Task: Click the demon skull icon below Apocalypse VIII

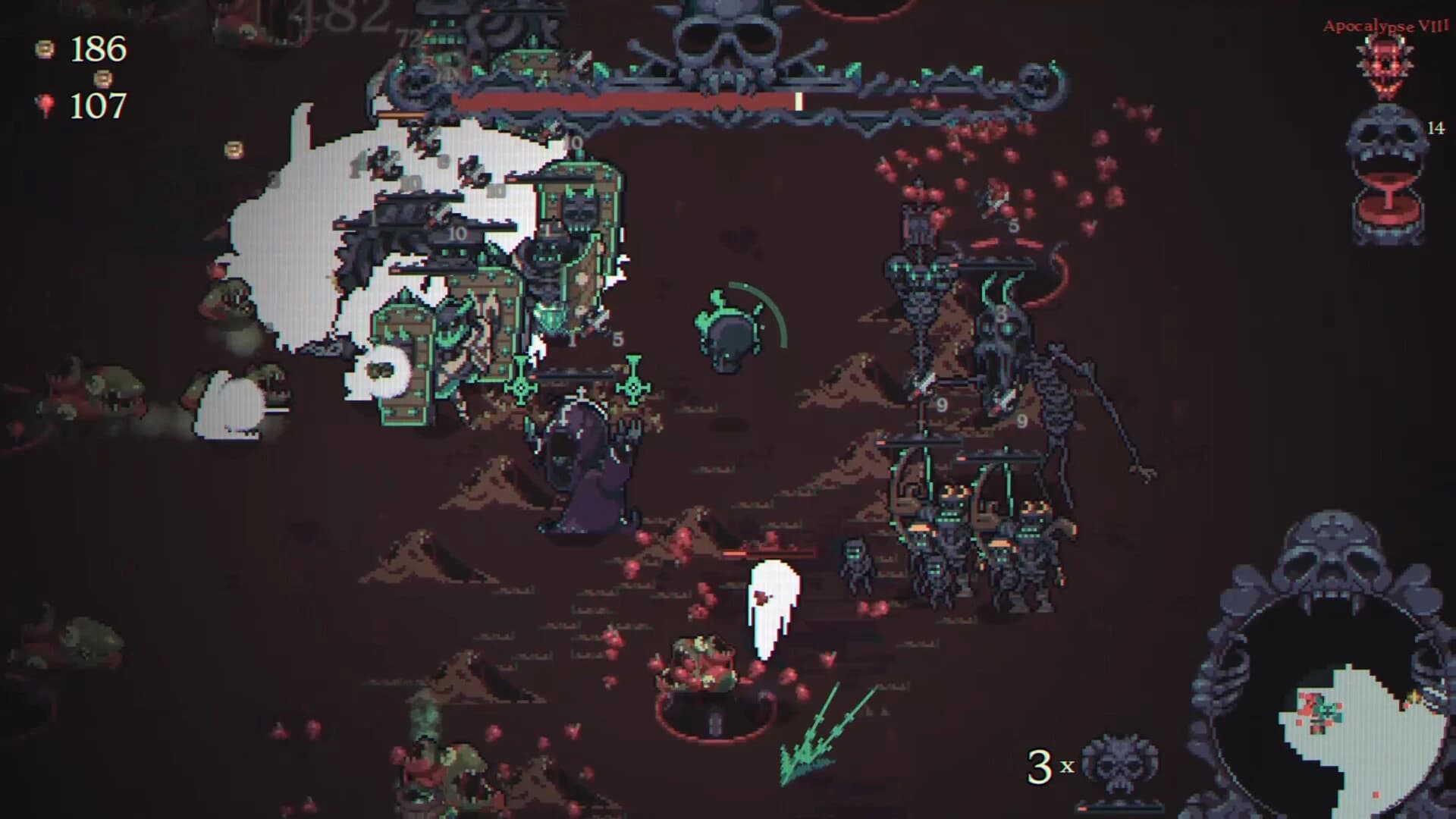Action: [x=1382, y=68]
